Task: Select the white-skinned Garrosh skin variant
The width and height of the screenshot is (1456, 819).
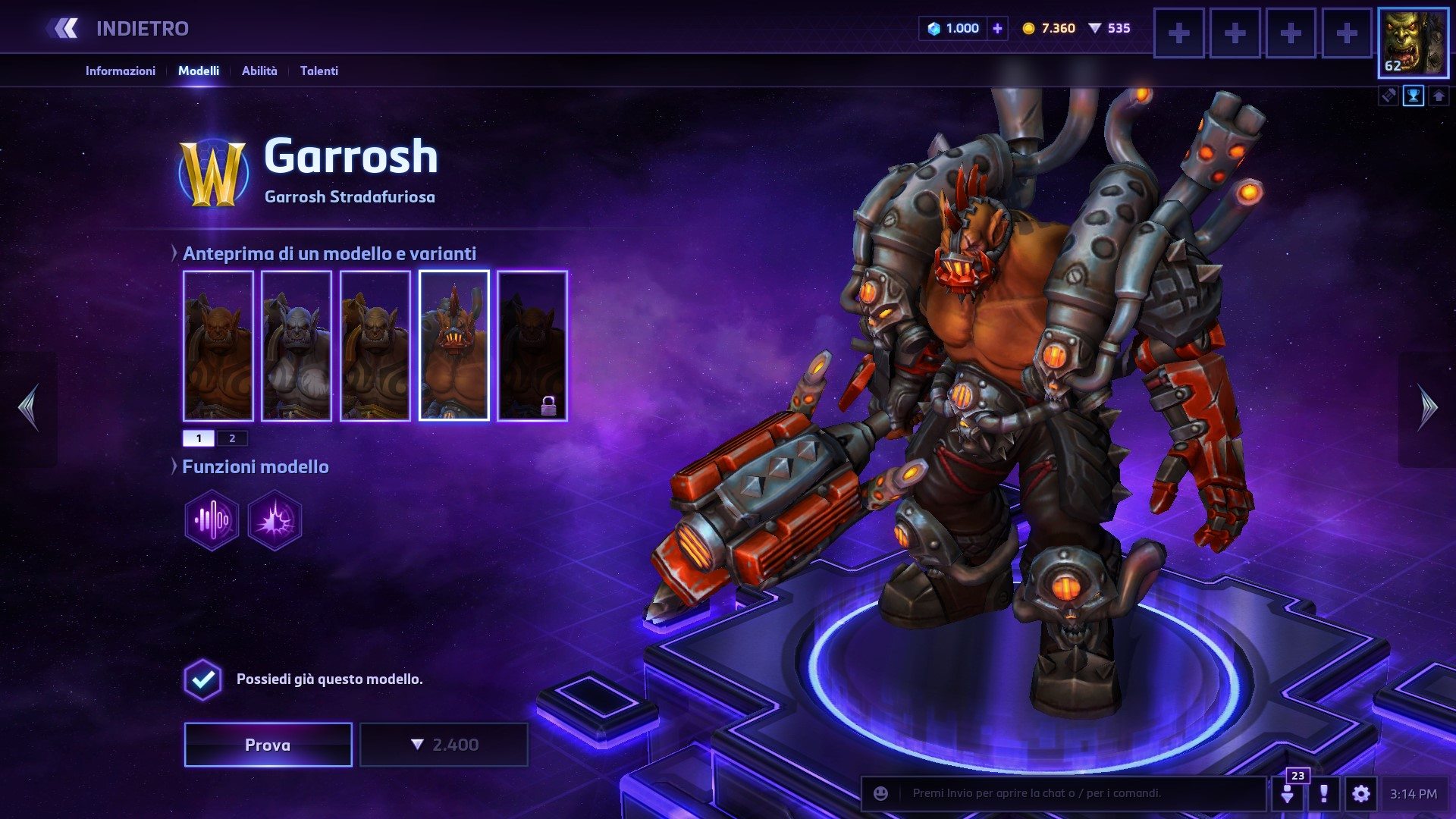Action: coord(297,346)
